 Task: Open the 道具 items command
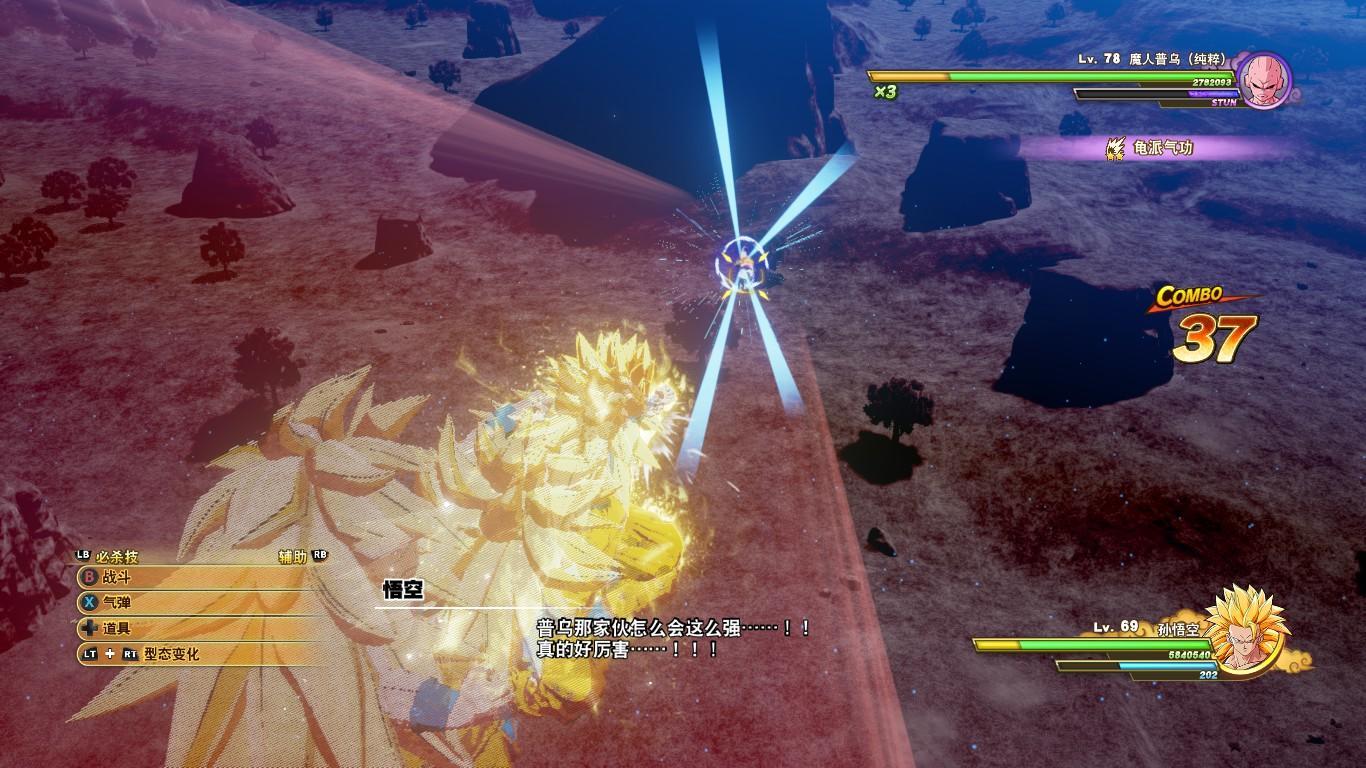pos(117,629)
